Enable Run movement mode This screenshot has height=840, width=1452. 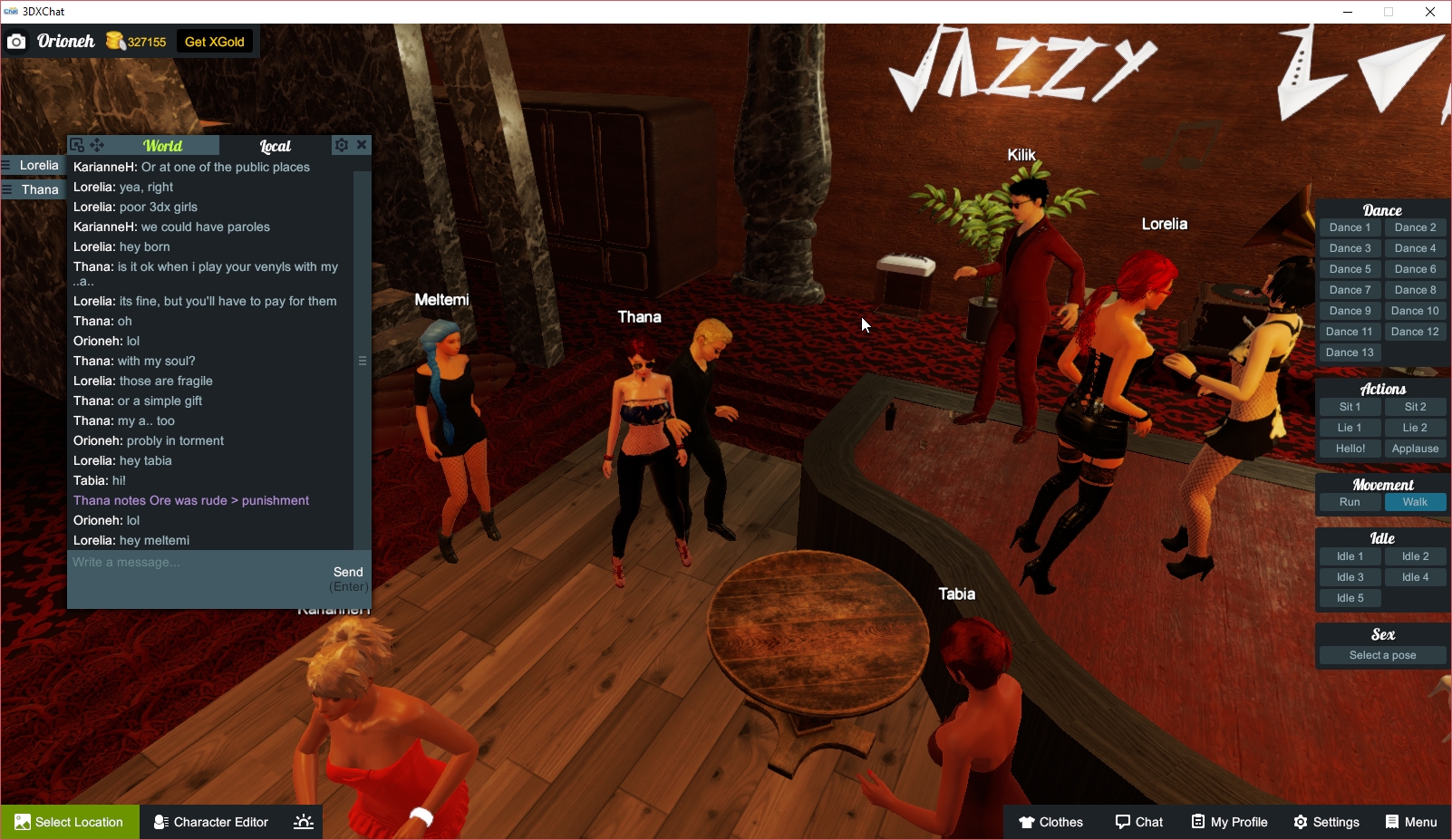click(x=1350, y=501)
